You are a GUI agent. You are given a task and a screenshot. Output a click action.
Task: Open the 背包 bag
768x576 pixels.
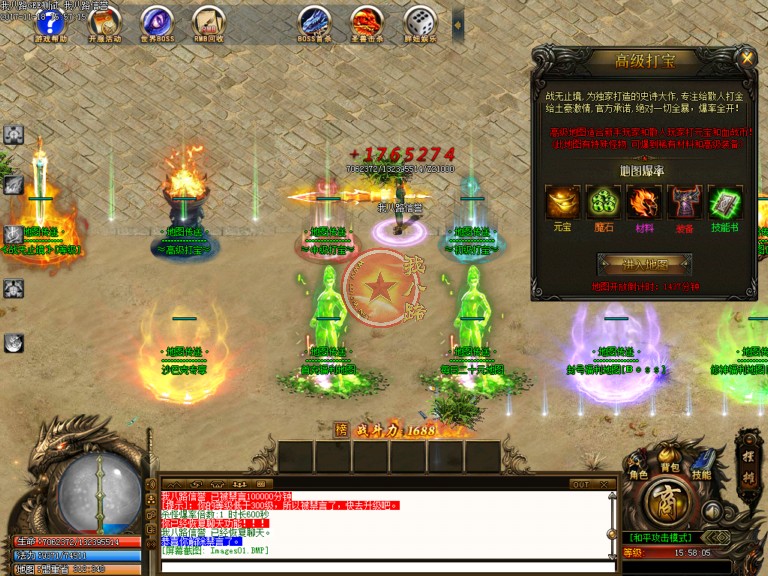(x=669, y=464)
